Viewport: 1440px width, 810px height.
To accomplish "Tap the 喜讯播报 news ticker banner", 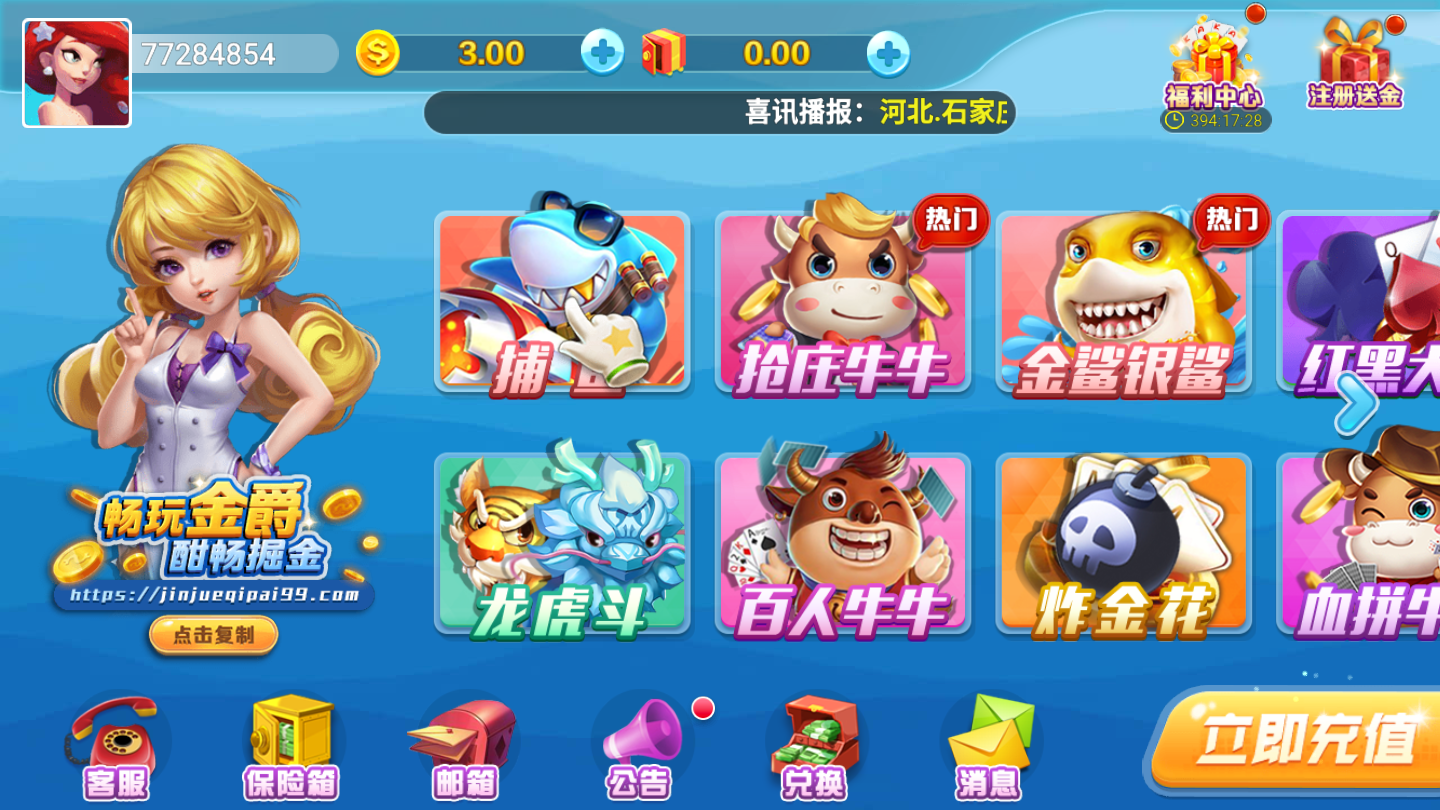I will 720,113.
